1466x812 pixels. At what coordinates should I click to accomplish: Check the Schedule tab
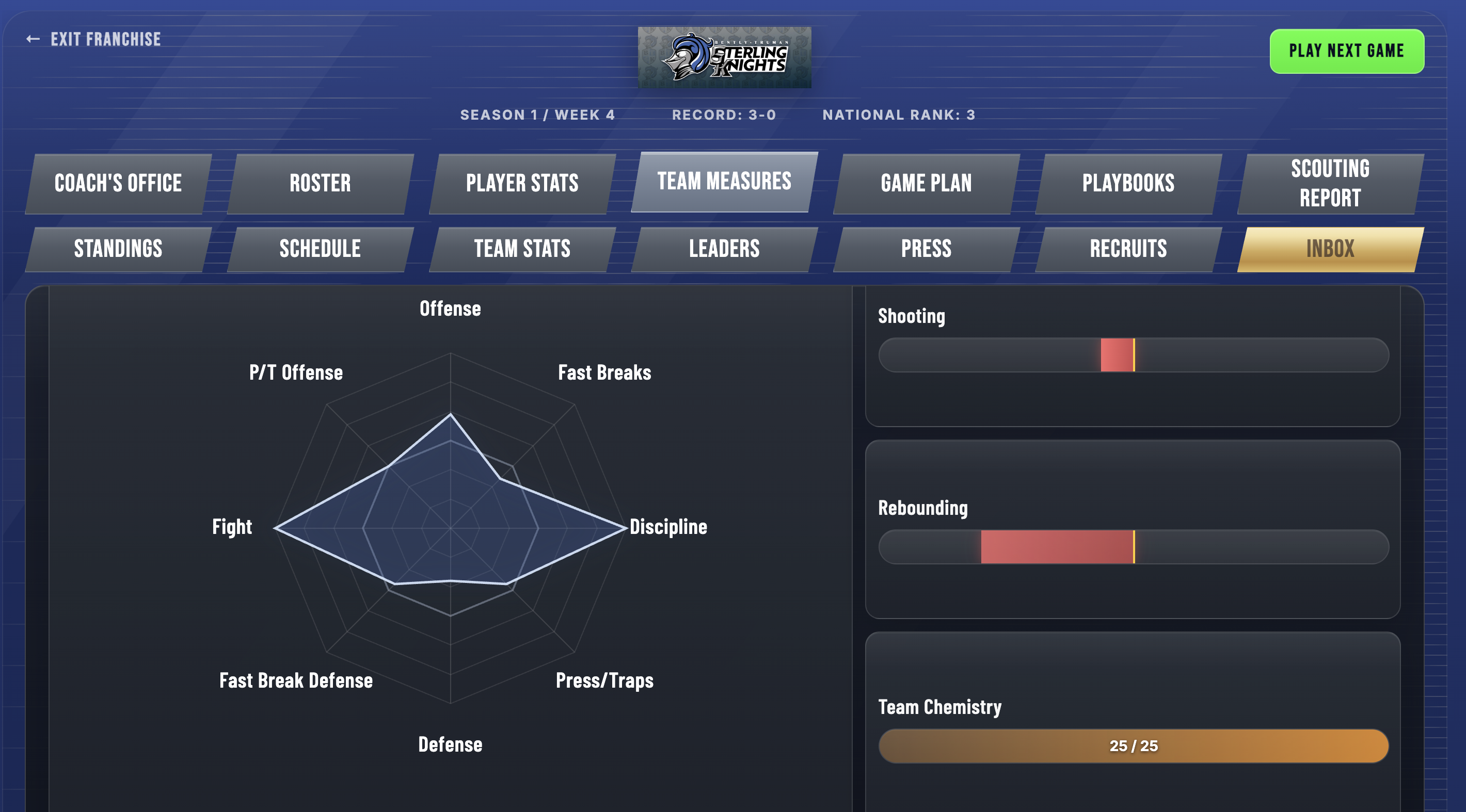tap(320, 249)
